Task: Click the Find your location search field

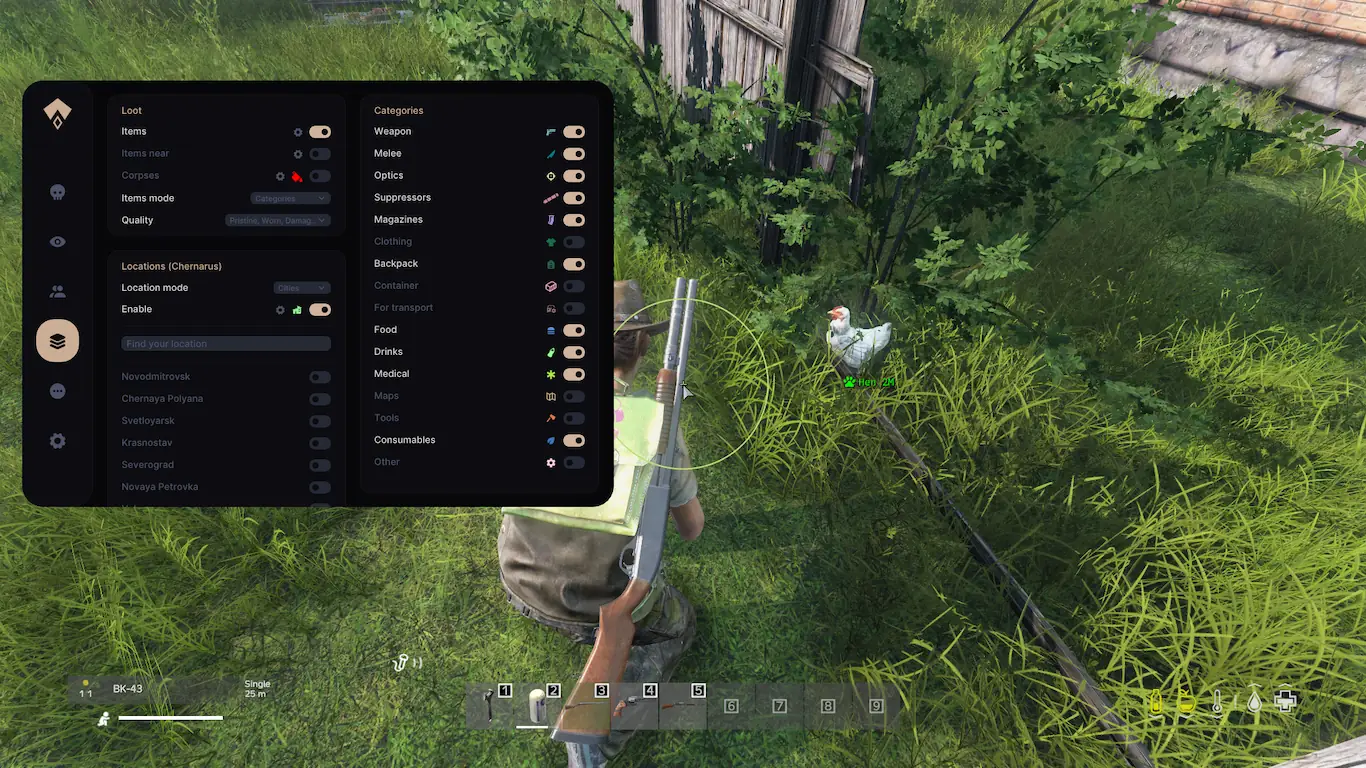Action: point(226,344)
